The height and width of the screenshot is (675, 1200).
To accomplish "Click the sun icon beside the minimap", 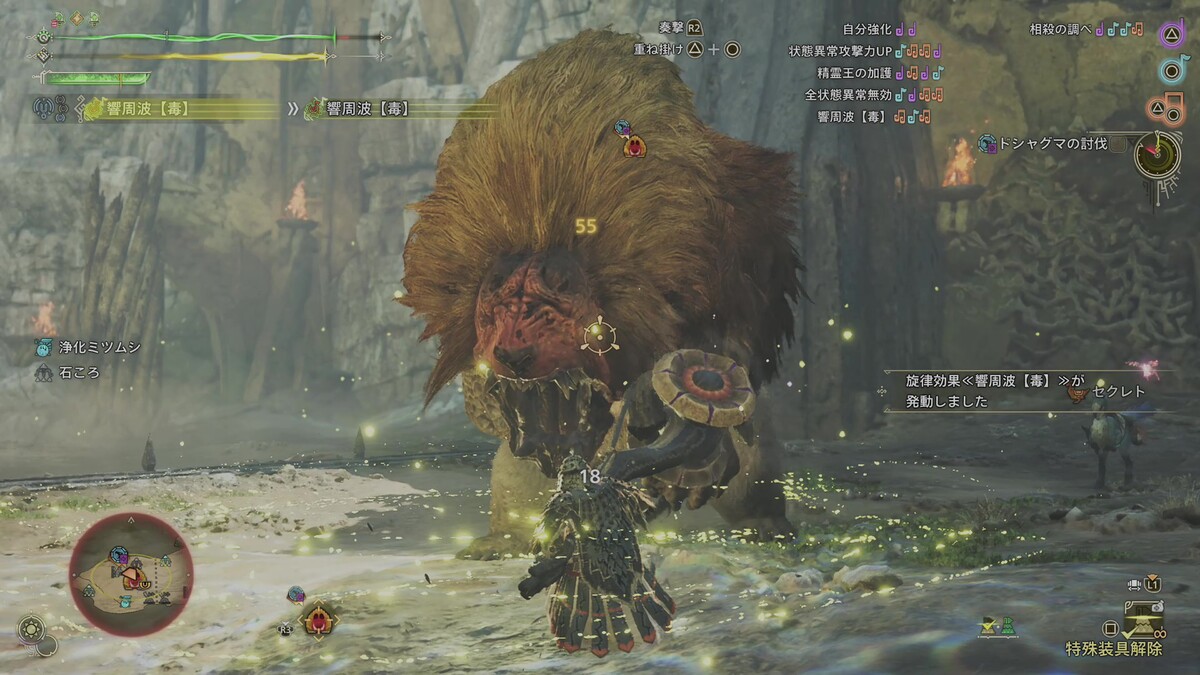I will click(x=31, y=630).
